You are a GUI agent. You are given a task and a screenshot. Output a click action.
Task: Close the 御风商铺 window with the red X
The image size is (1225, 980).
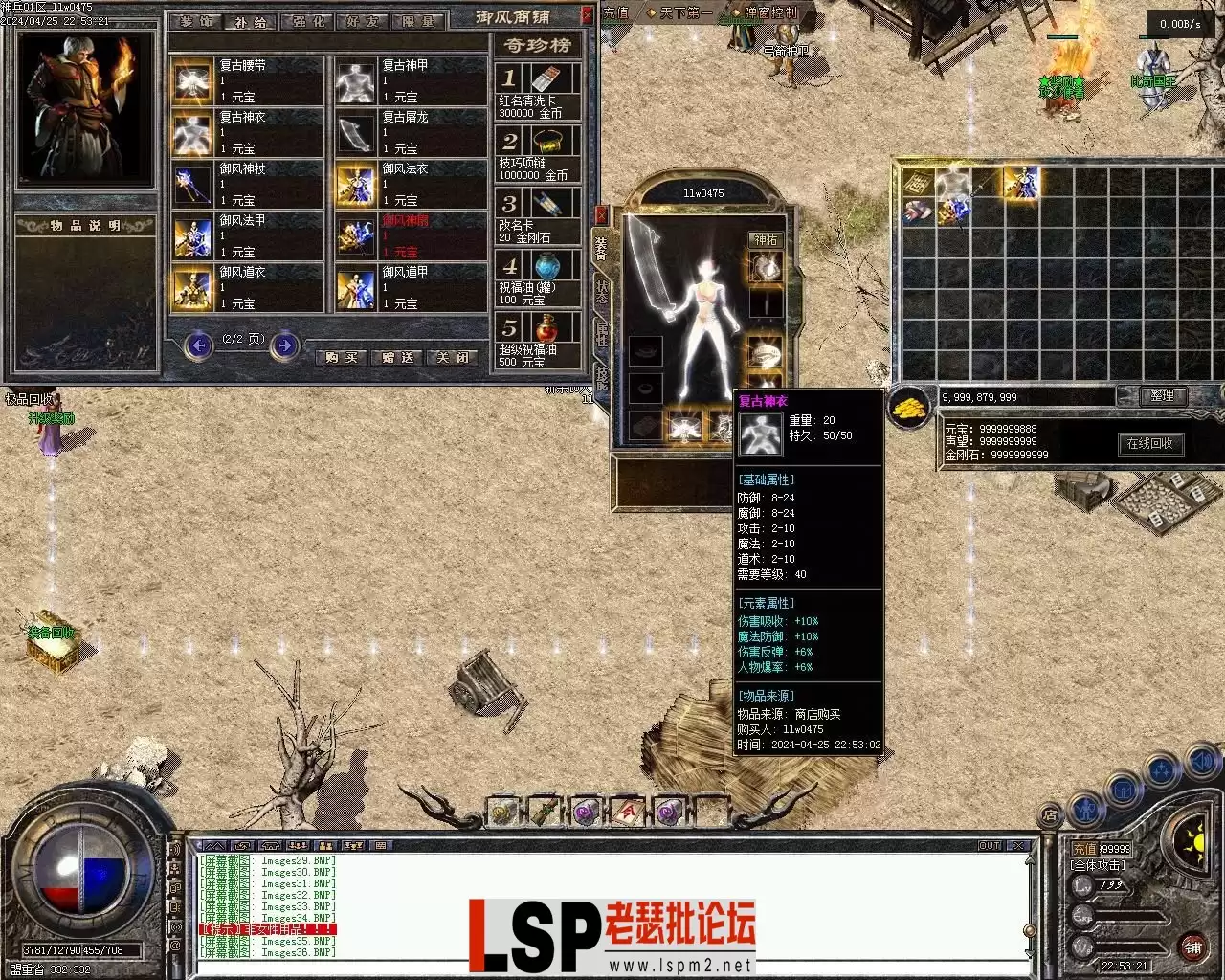(x=587, y=16)
